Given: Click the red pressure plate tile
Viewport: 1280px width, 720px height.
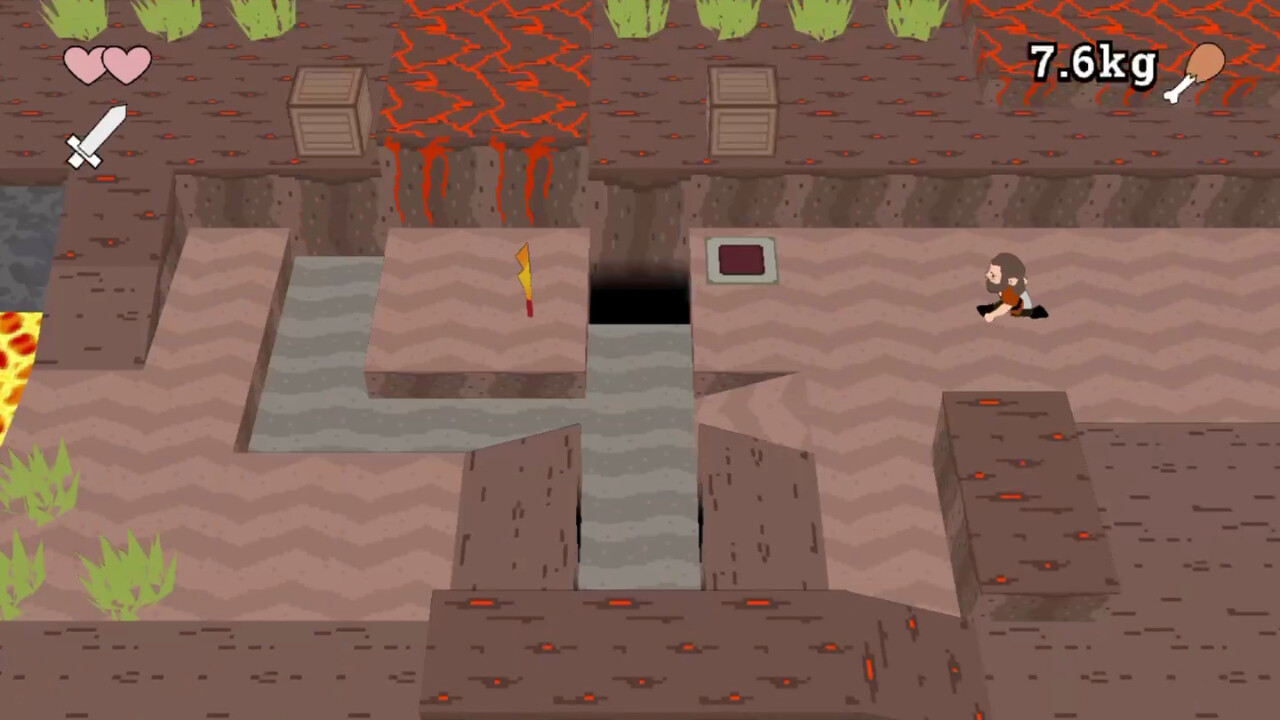Looking at the screenshot, I should tap(742, 261).
